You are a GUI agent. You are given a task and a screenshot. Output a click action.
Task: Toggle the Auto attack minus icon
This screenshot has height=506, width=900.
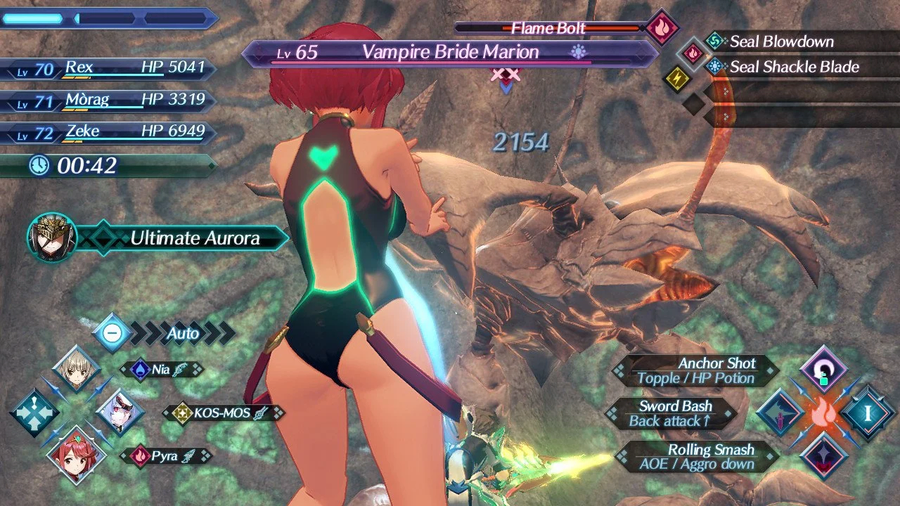tap(113, 331)
